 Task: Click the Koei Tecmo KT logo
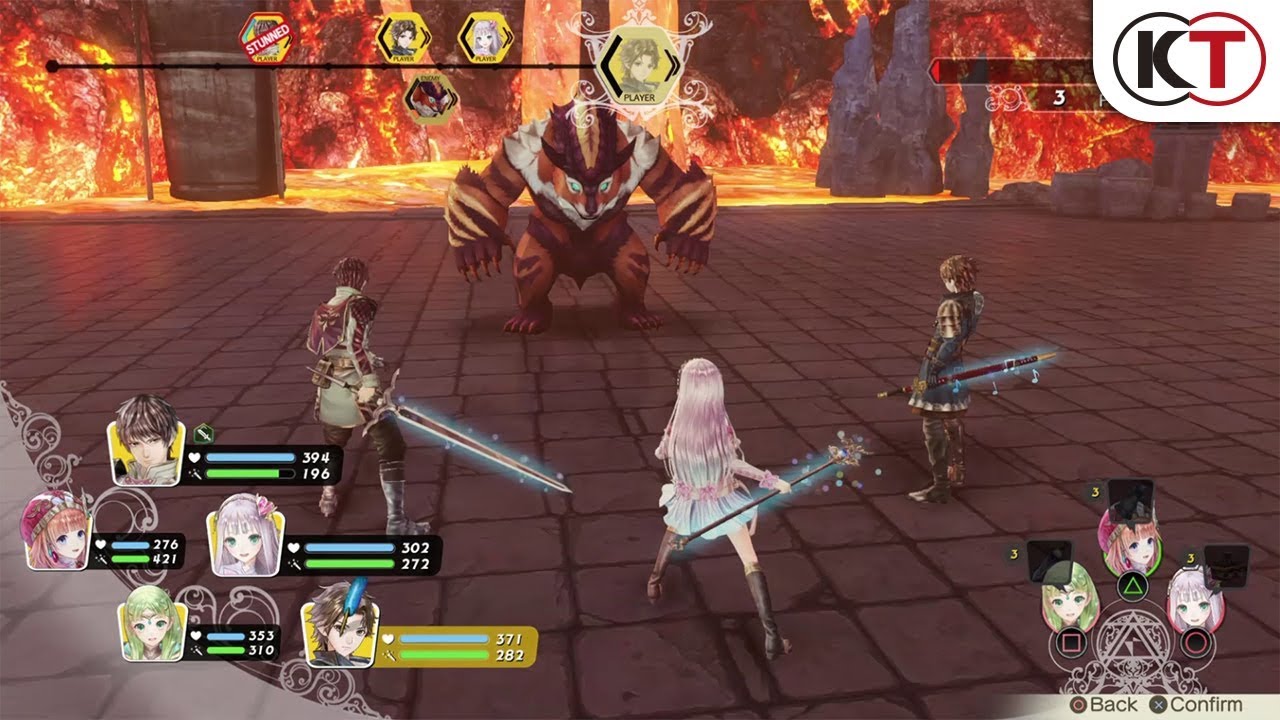[x=1186, y=61]
